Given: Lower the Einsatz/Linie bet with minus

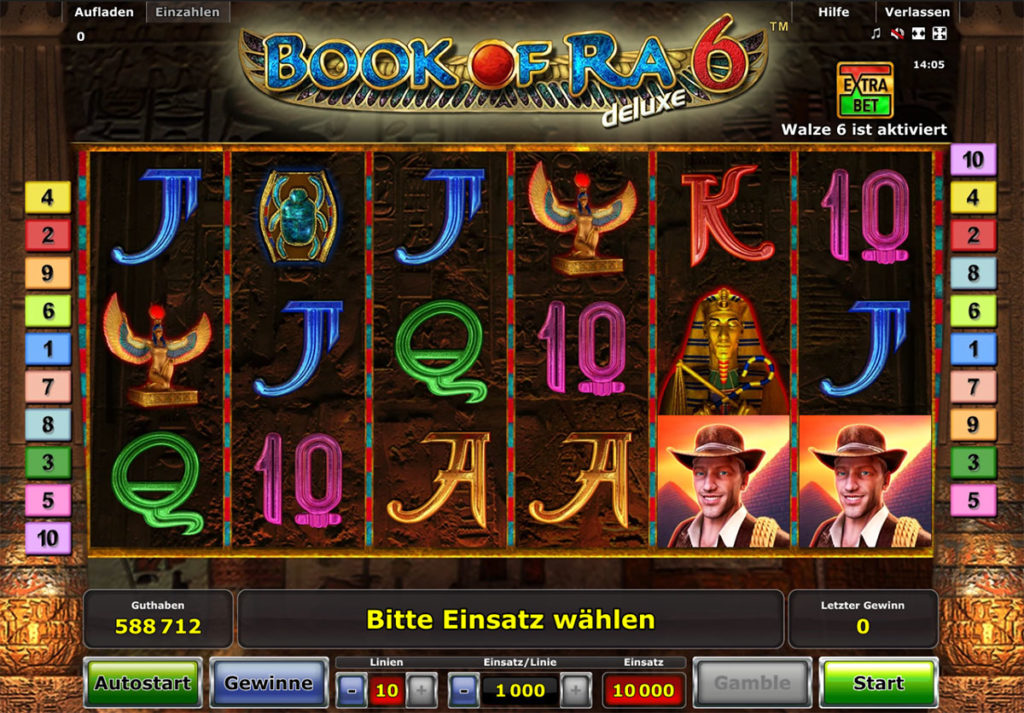Looking at the screenshot, I should click(463, 689).
